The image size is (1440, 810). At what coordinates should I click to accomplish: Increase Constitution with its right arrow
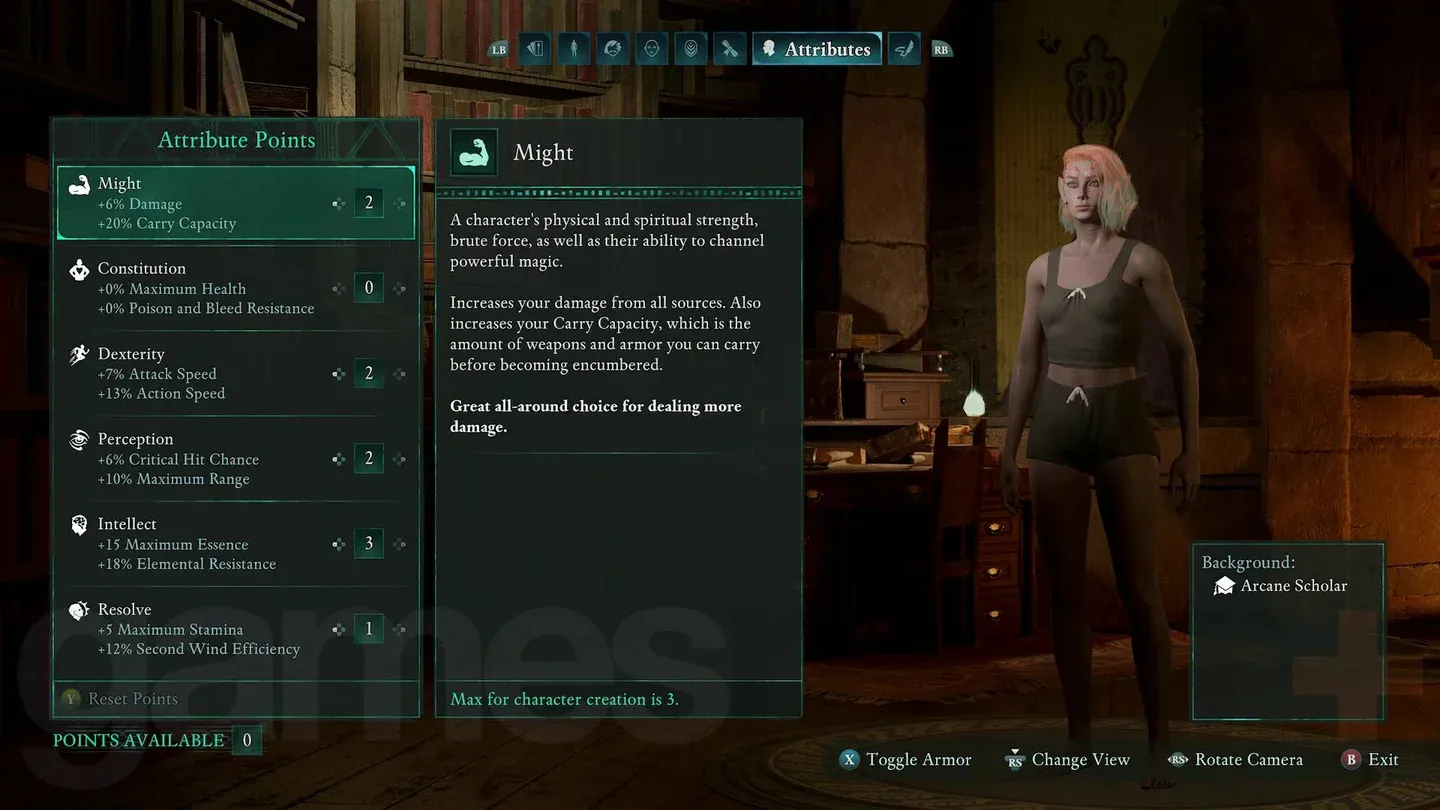click(400, 289)
